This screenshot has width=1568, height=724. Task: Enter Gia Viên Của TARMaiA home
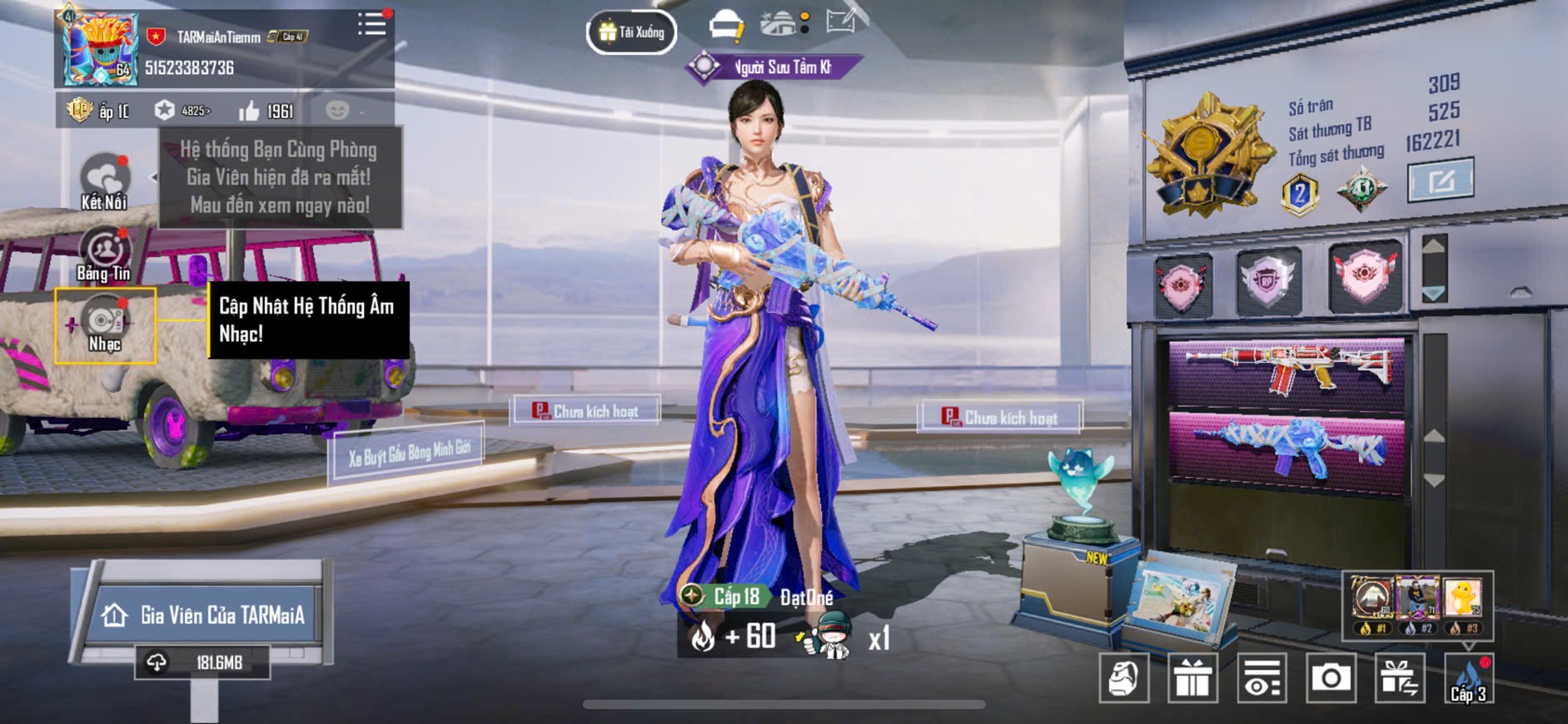tap(206, 615)
